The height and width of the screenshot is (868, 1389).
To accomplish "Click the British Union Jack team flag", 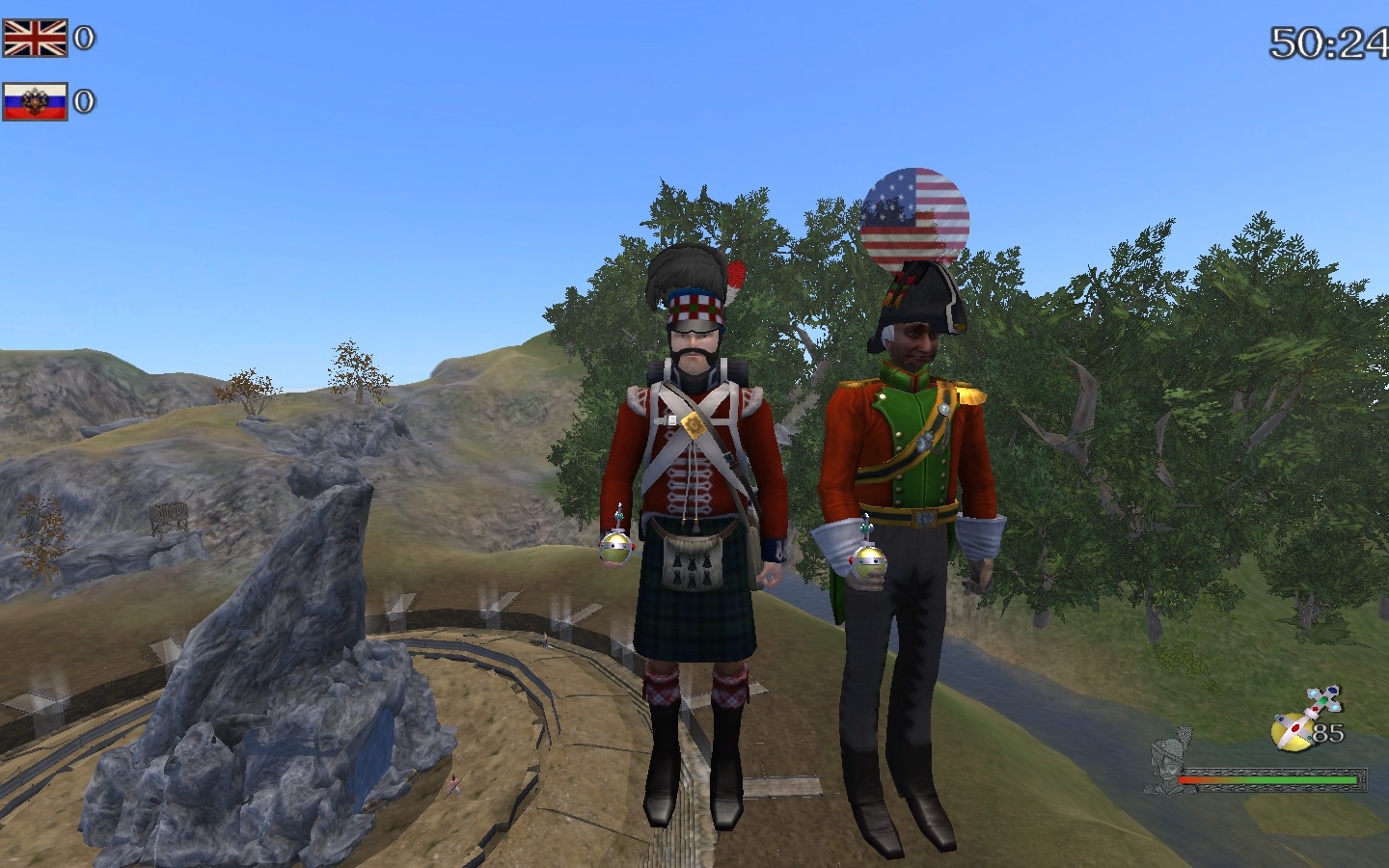I will (35, 39).
